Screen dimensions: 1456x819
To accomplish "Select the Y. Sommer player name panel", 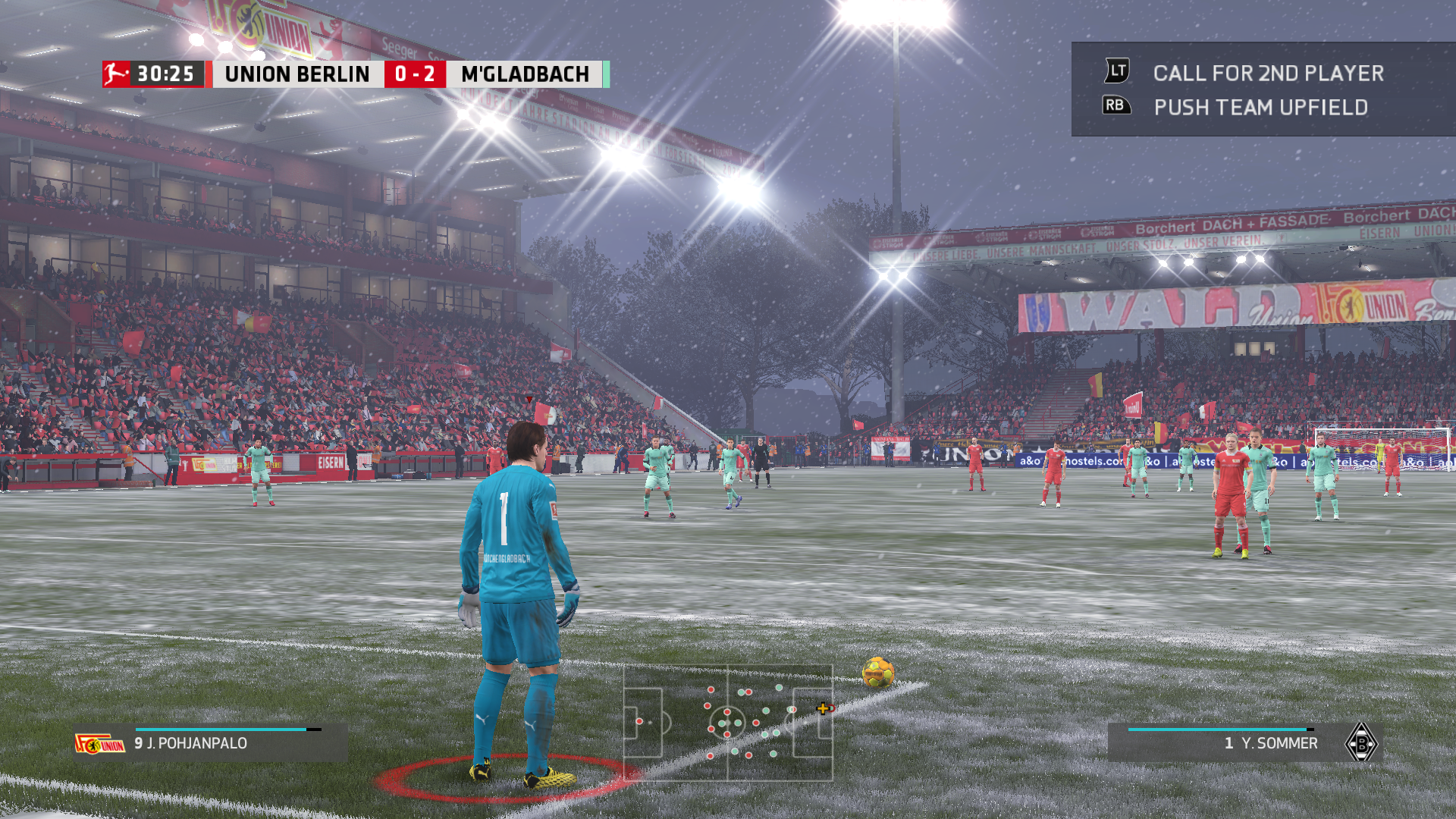I will click(x=1244, y=743).
